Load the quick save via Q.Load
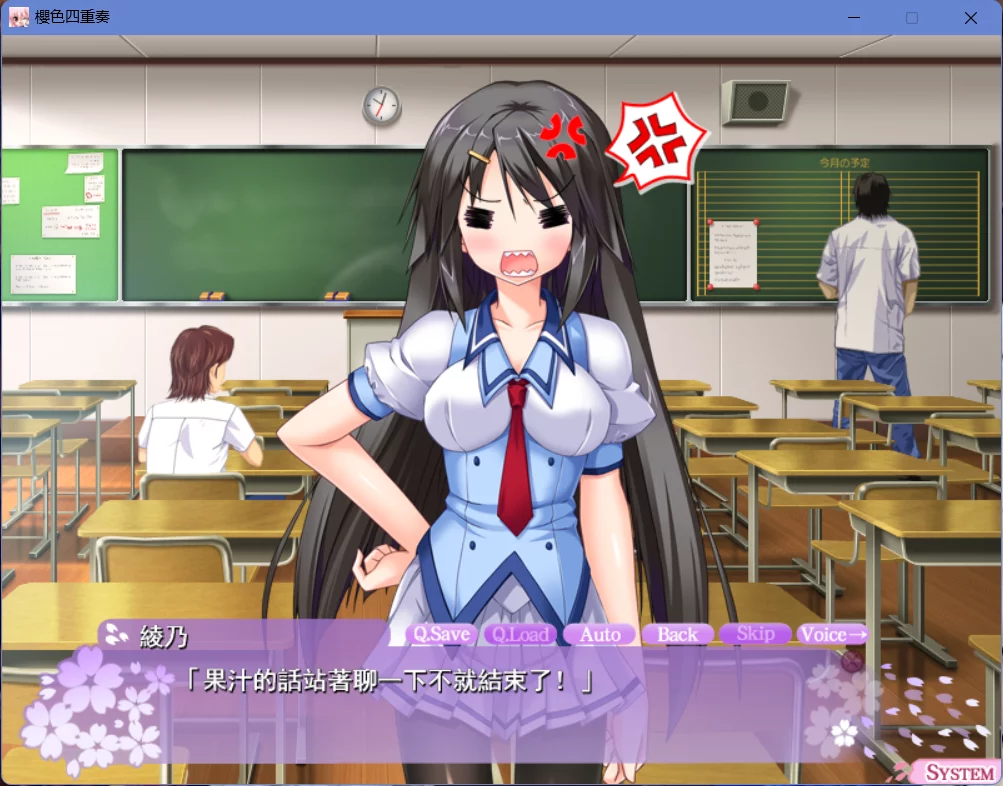 coord(521,634)
